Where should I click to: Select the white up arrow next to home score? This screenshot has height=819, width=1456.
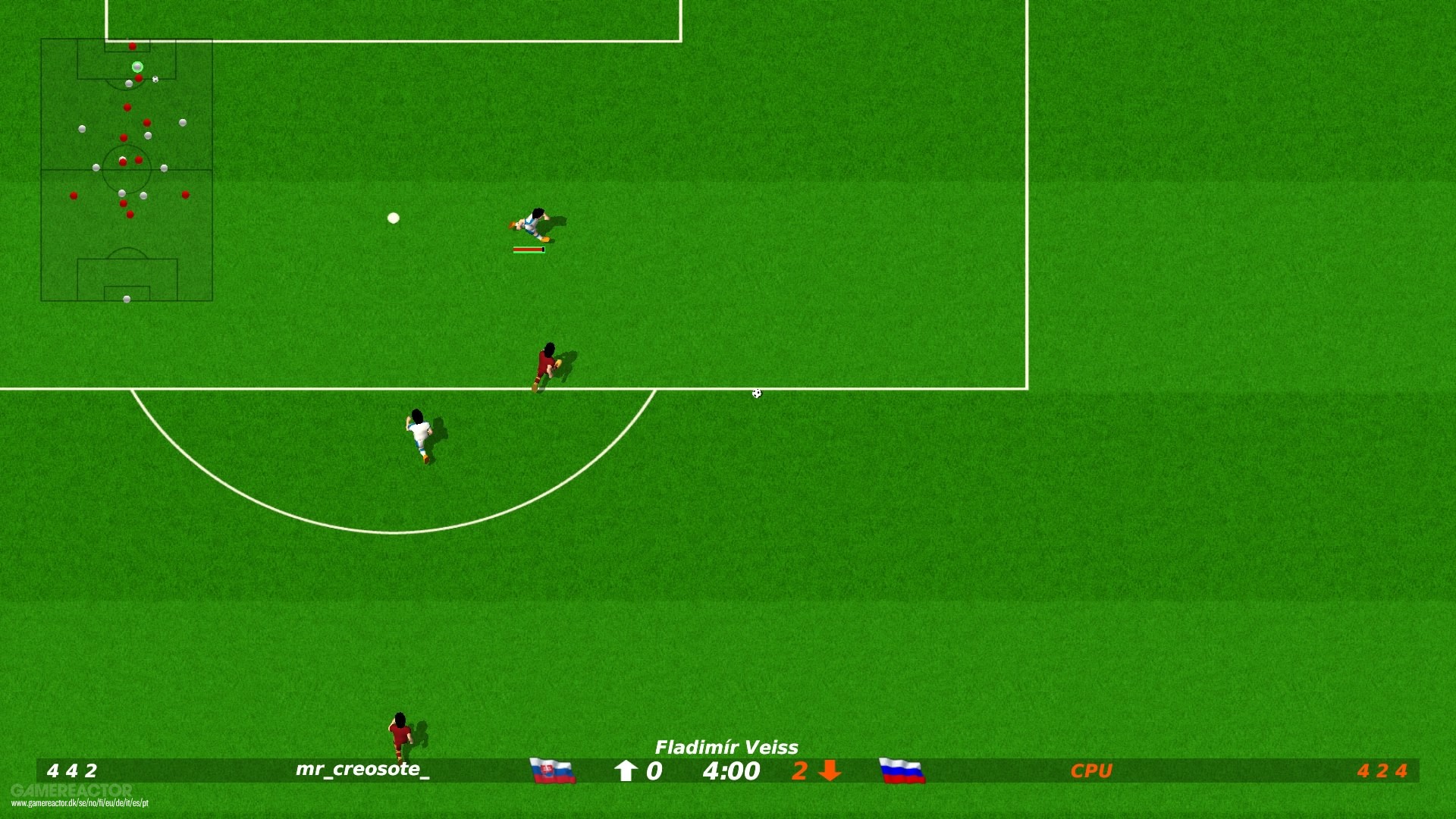pyautogui.click(x=627, y=771)
